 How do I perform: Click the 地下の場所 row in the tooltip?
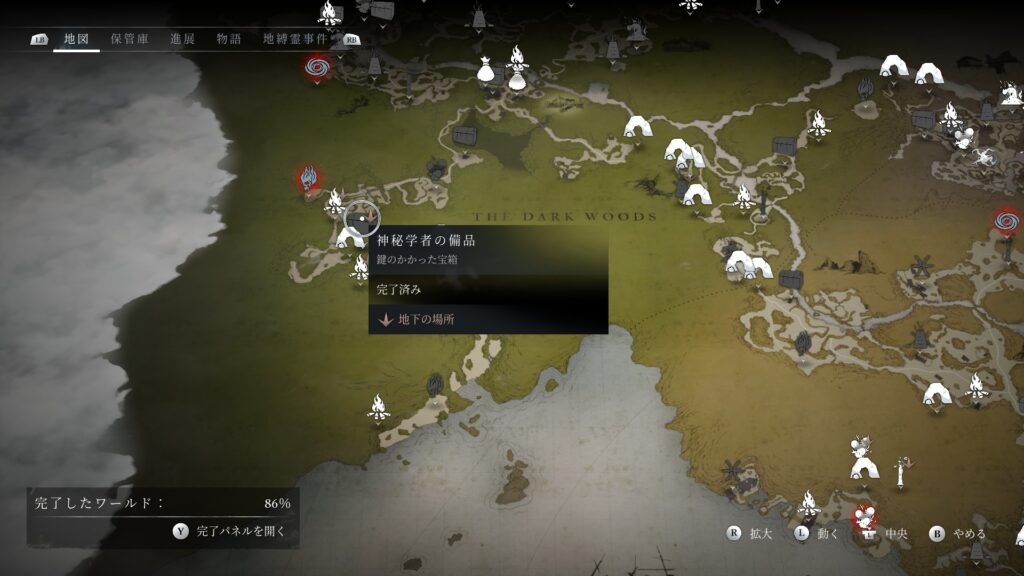pyautogui.click(x=487, y=320)
